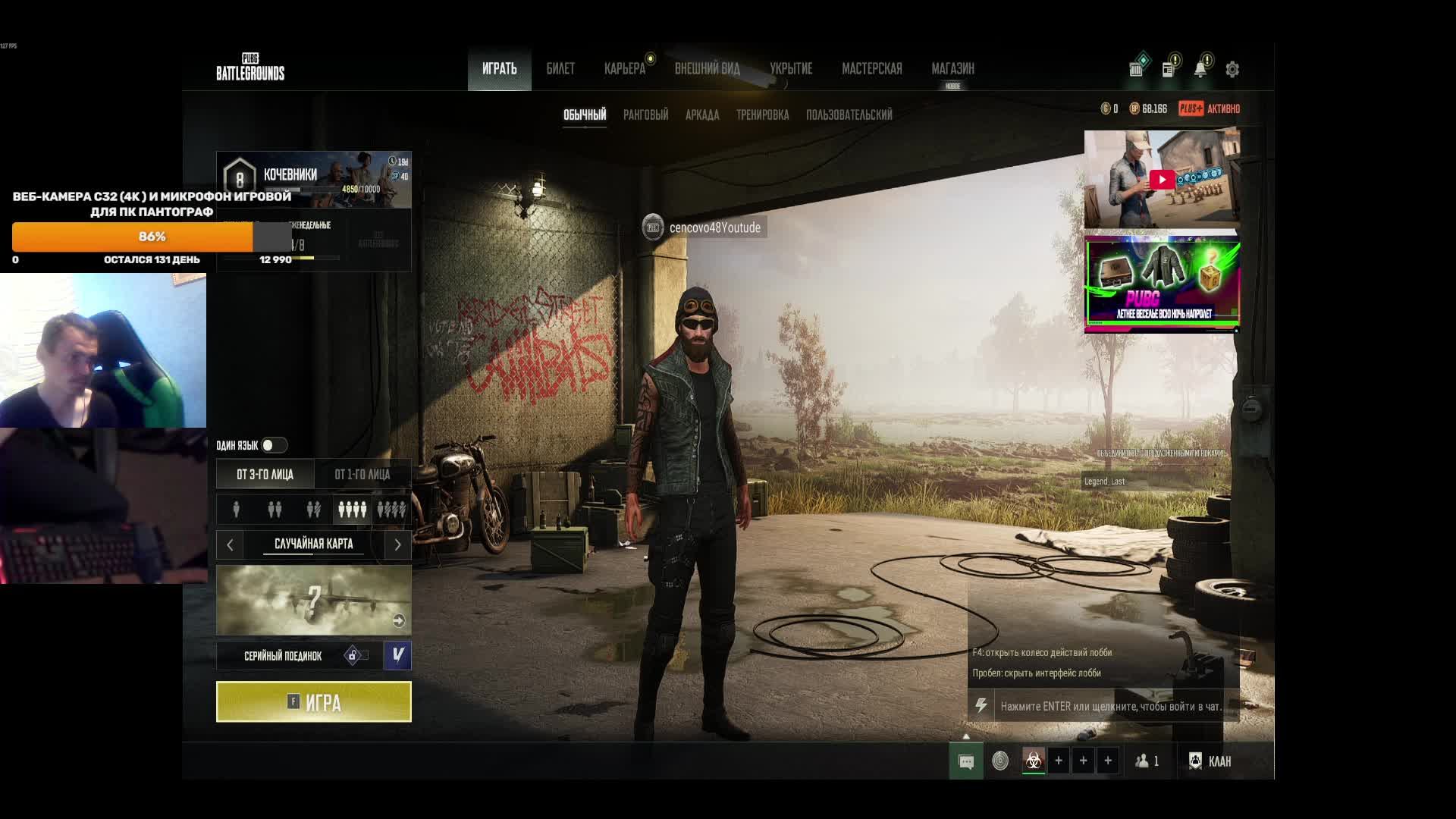Open the КОЧЕВНИКИ pass banner
1456x819 pixels.
313,180
